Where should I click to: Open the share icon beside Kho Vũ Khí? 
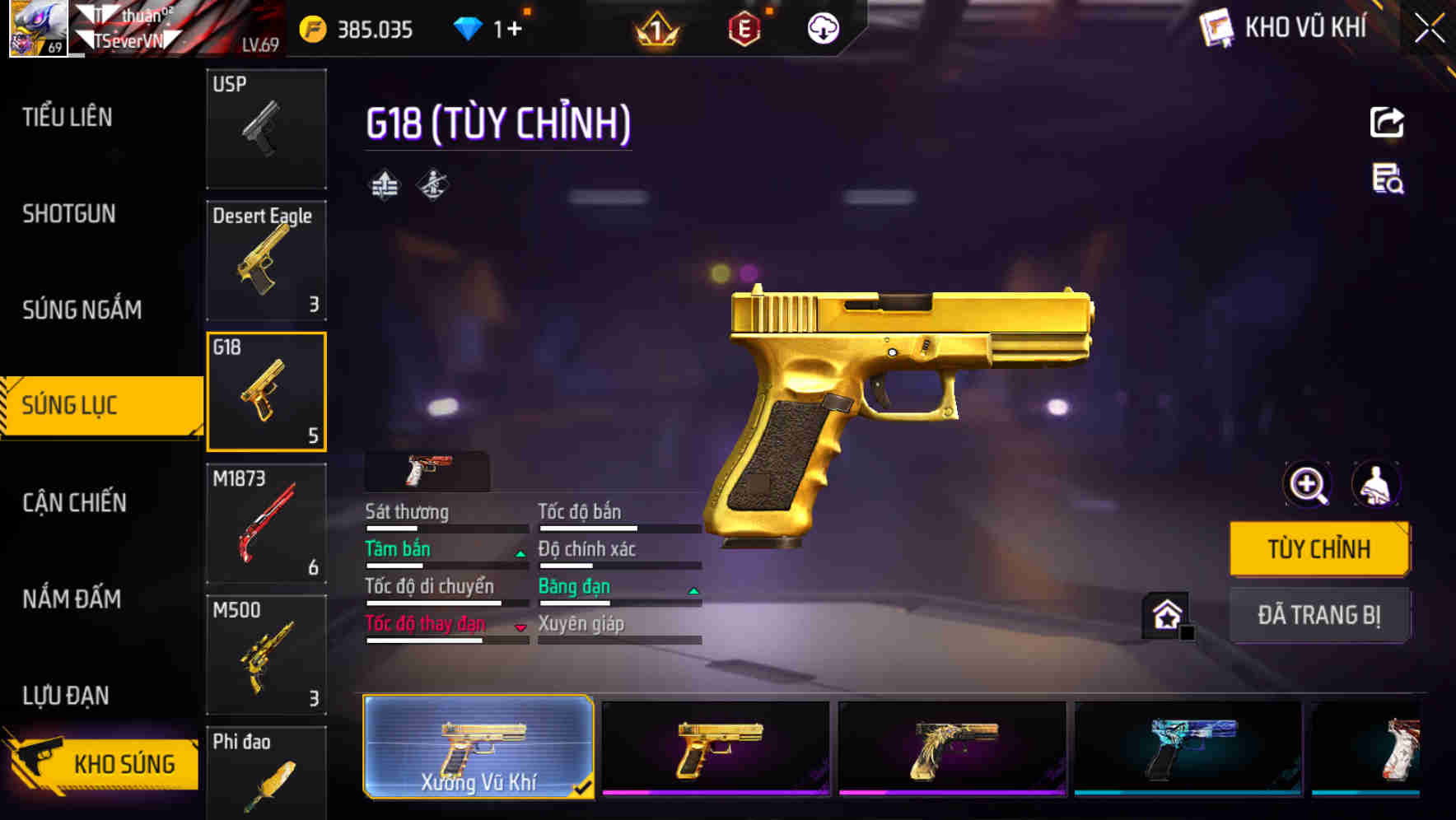(1388, 122)
